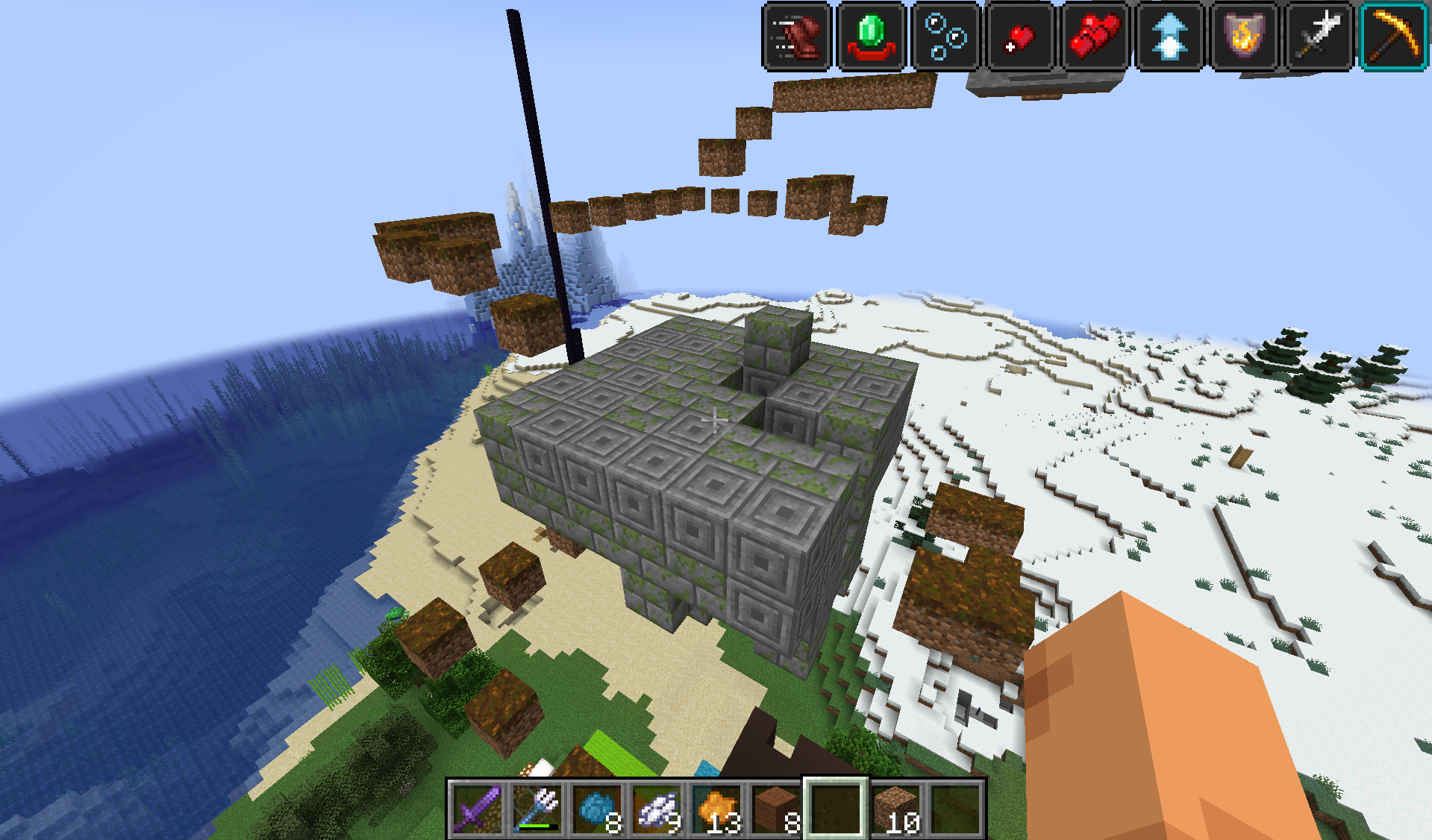Click the red hearts cluster effect icon
This screenshot has height=840, width=1432.
click(1095, 36)
